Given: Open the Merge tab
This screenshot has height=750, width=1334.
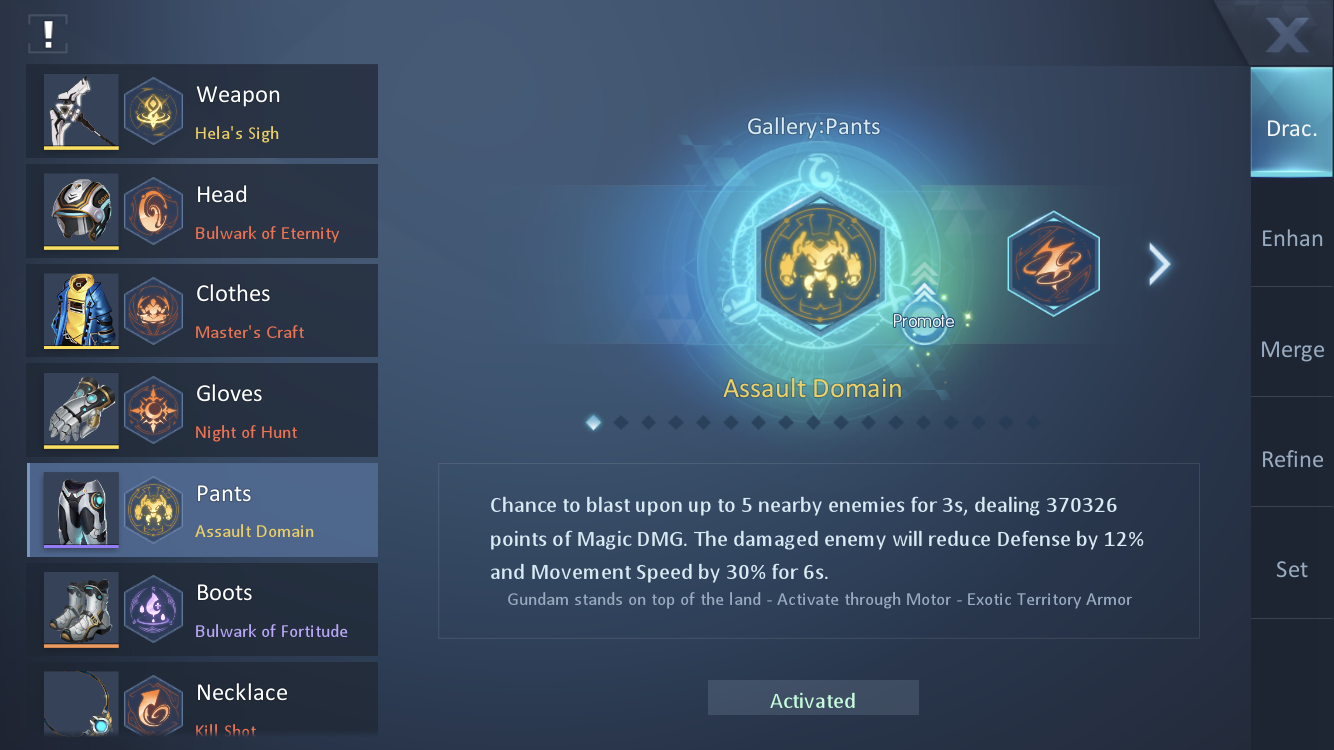Looking at the screenshot, I should tap(1291, 349).
